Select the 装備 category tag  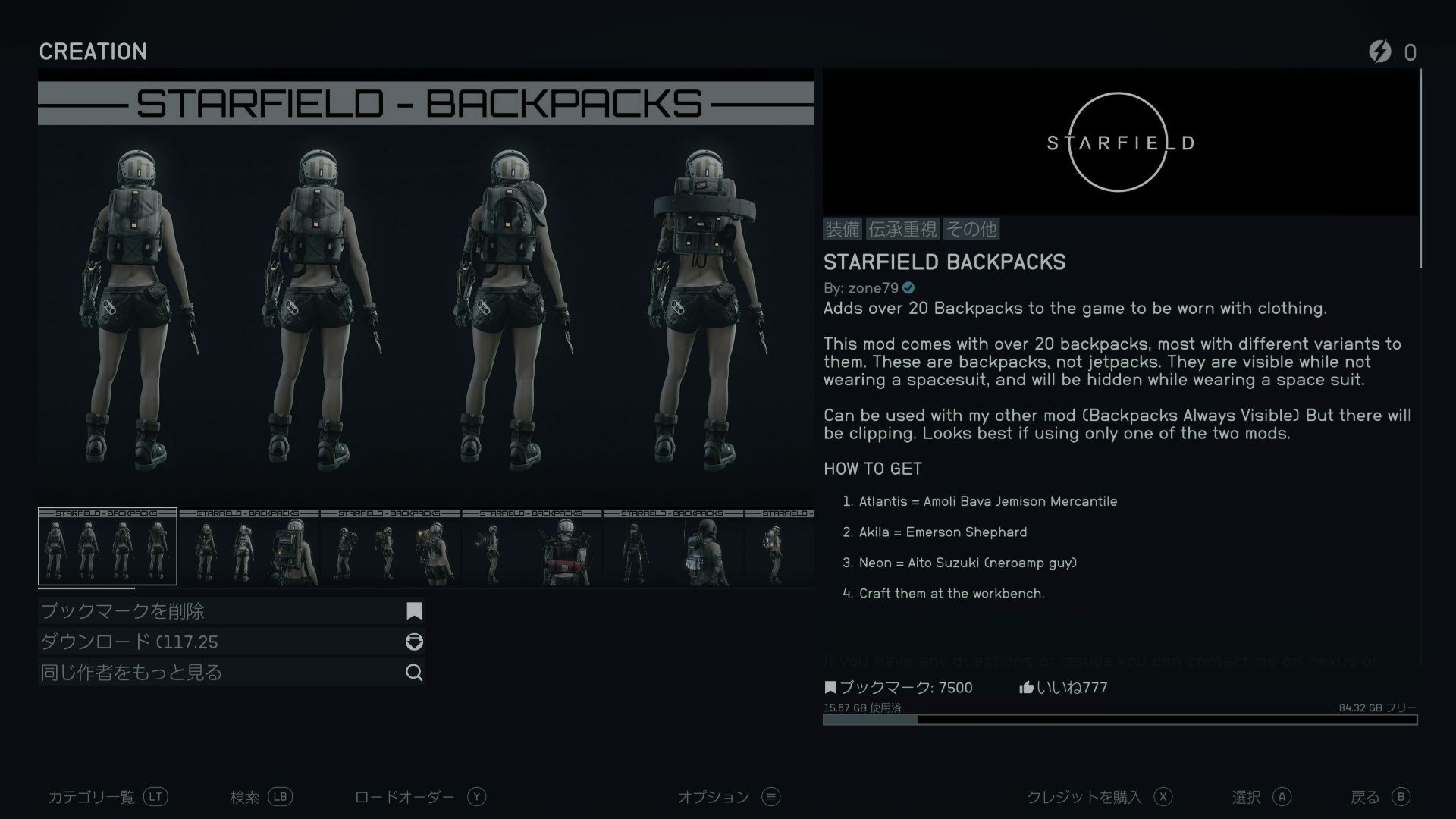click(843, 229)
